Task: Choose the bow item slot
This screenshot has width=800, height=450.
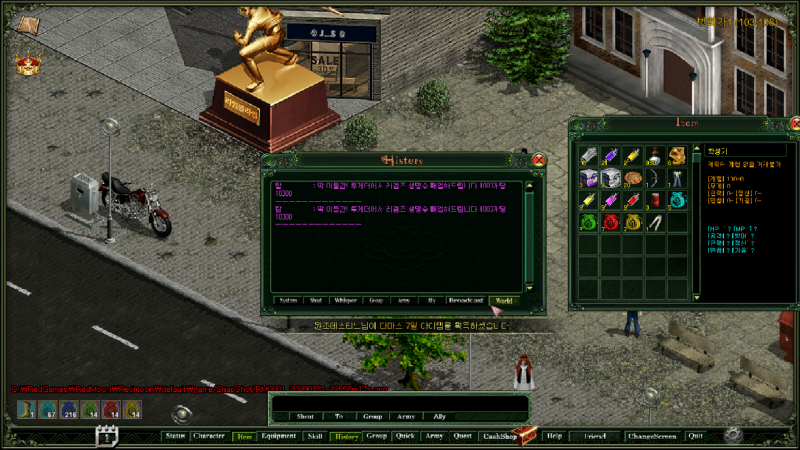Action: [654, 177]
